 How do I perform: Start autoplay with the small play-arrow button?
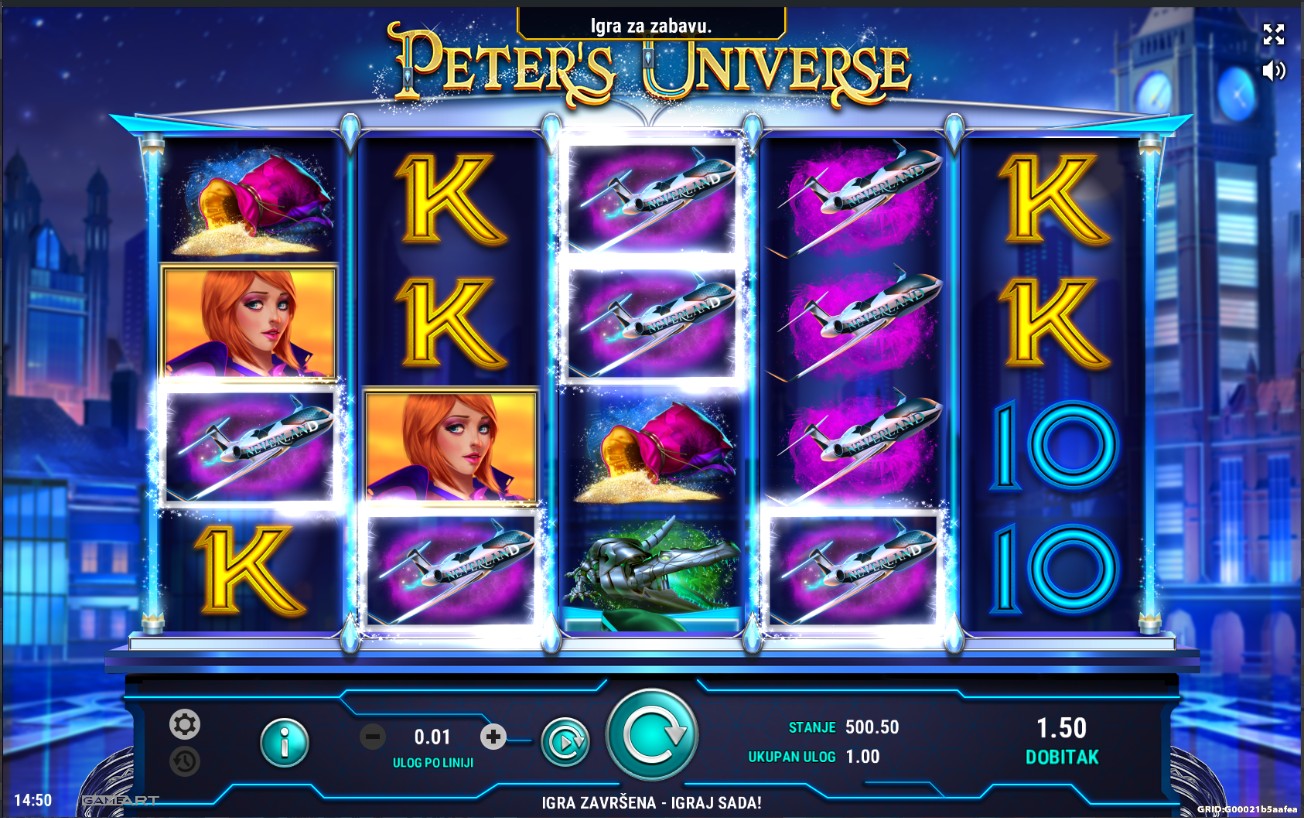coord(565,742)
